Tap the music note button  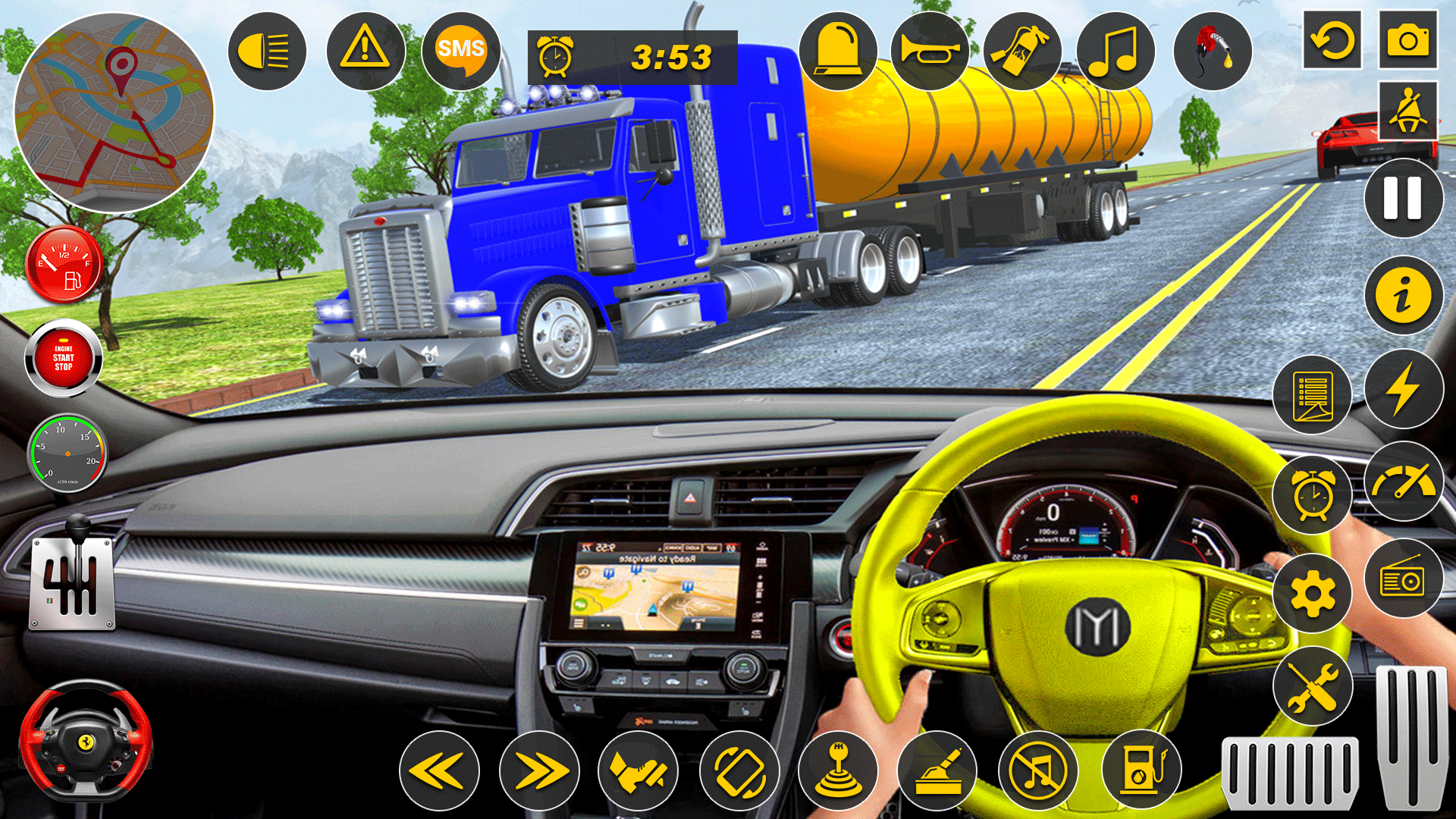pos(1115,52)
